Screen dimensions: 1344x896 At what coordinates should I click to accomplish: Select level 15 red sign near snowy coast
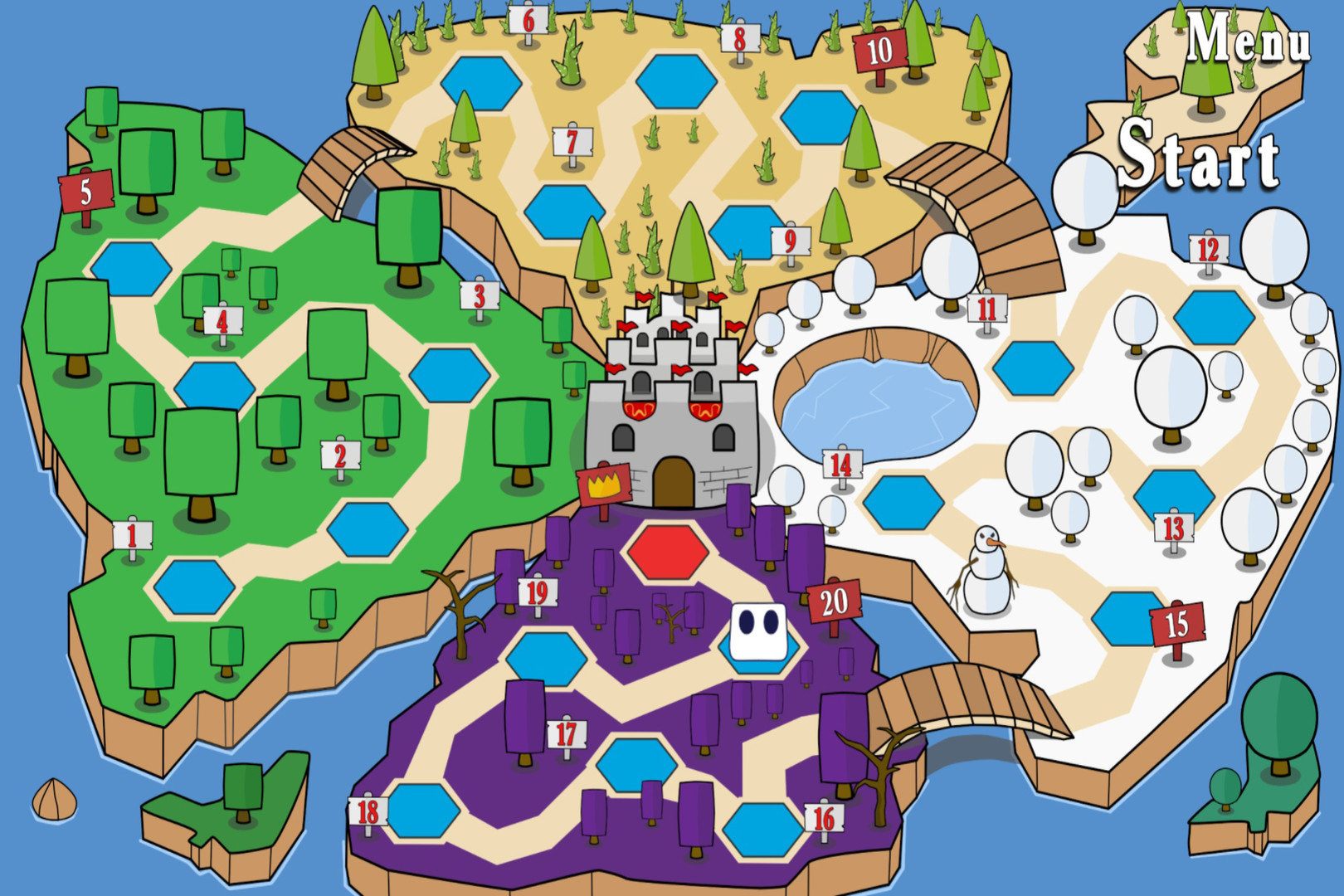point(1176,621)
